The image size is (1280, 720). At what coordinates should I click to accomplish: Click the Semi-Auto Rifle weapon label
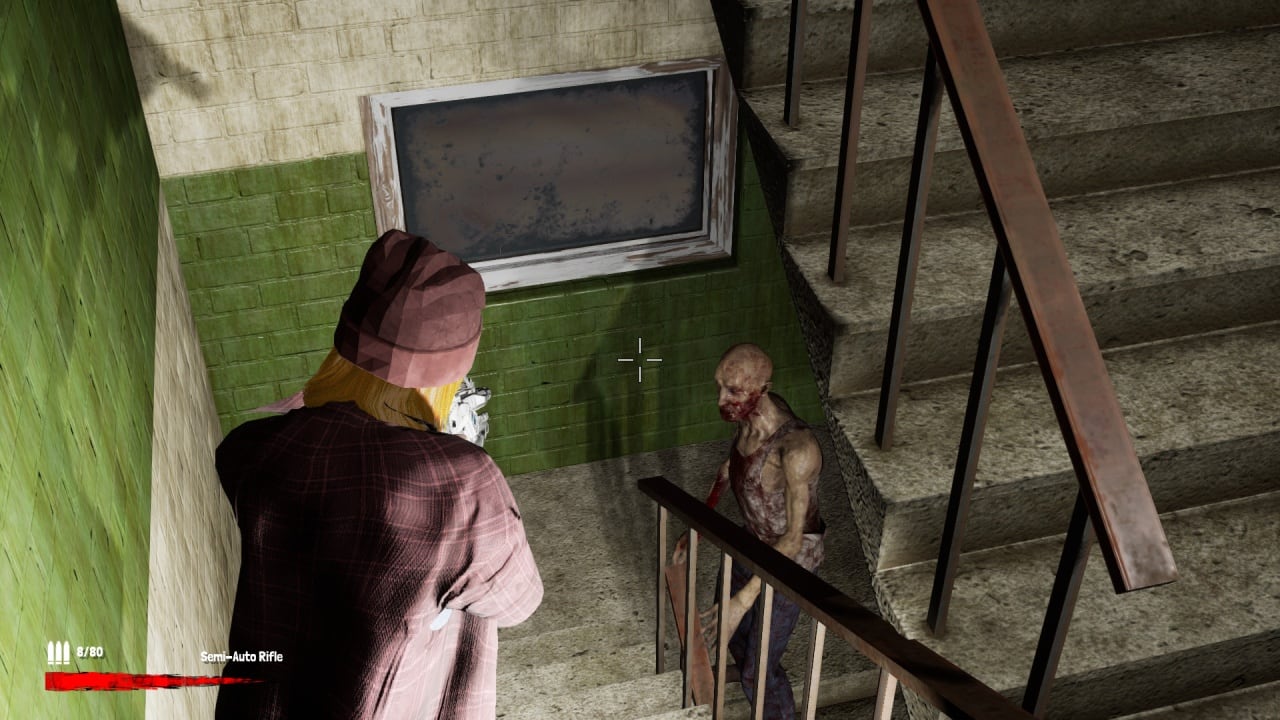point(241,657)
